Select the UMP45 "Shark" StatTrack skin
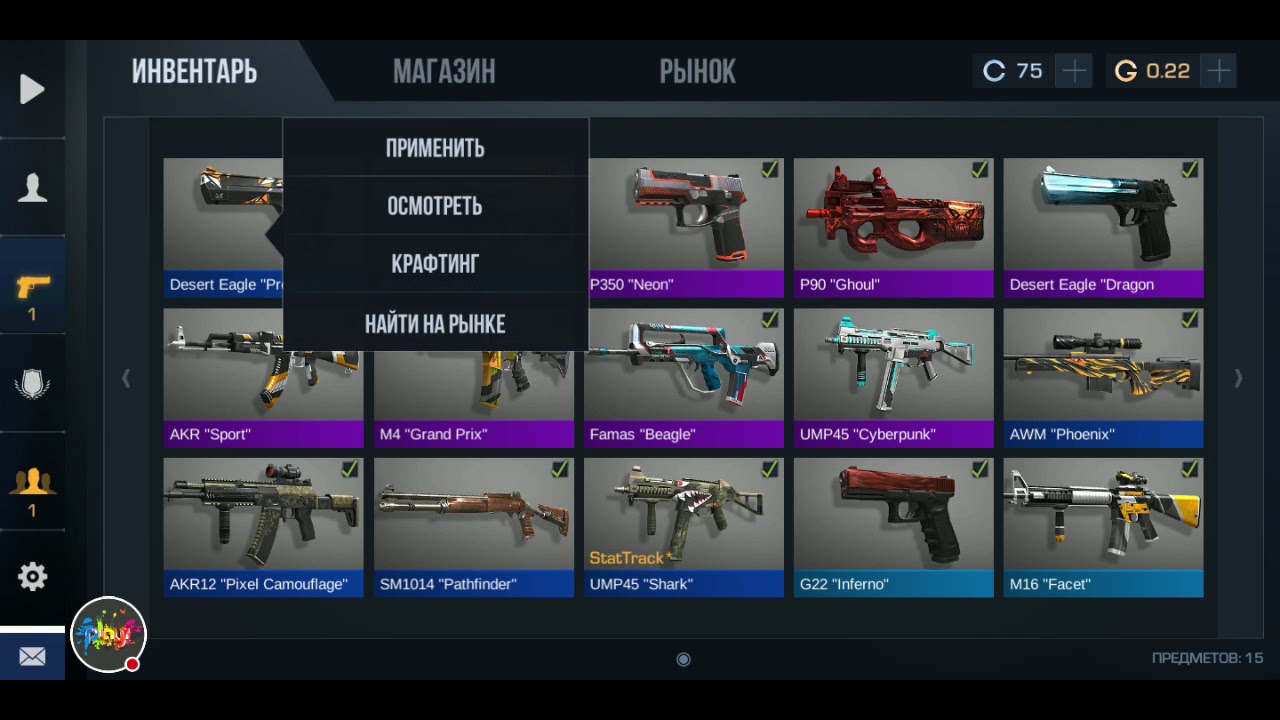1280x720 pixels. [x=683, y=527]
